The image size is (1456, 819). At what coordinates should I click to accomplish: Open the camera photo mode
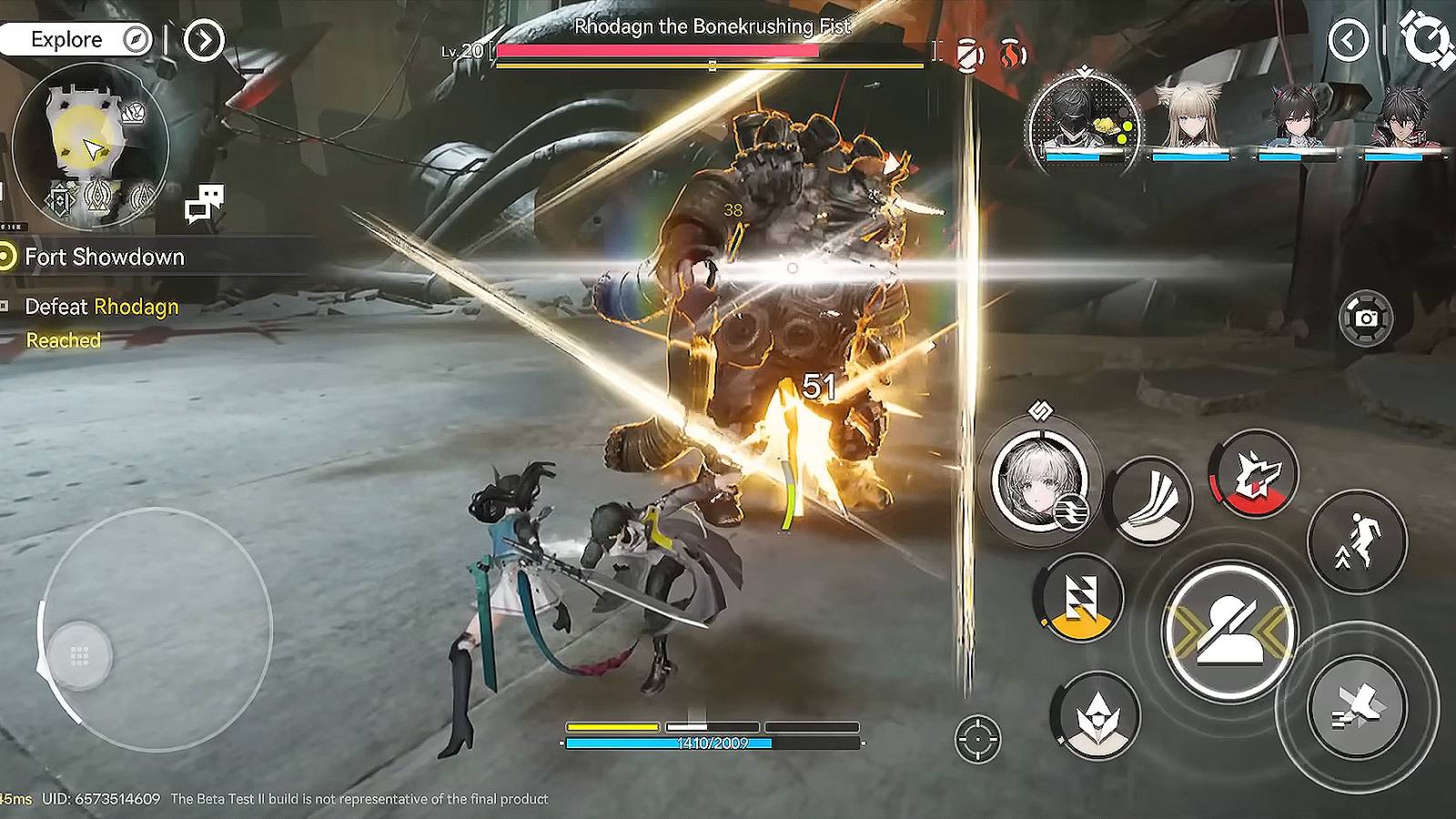click(1366, 318)
